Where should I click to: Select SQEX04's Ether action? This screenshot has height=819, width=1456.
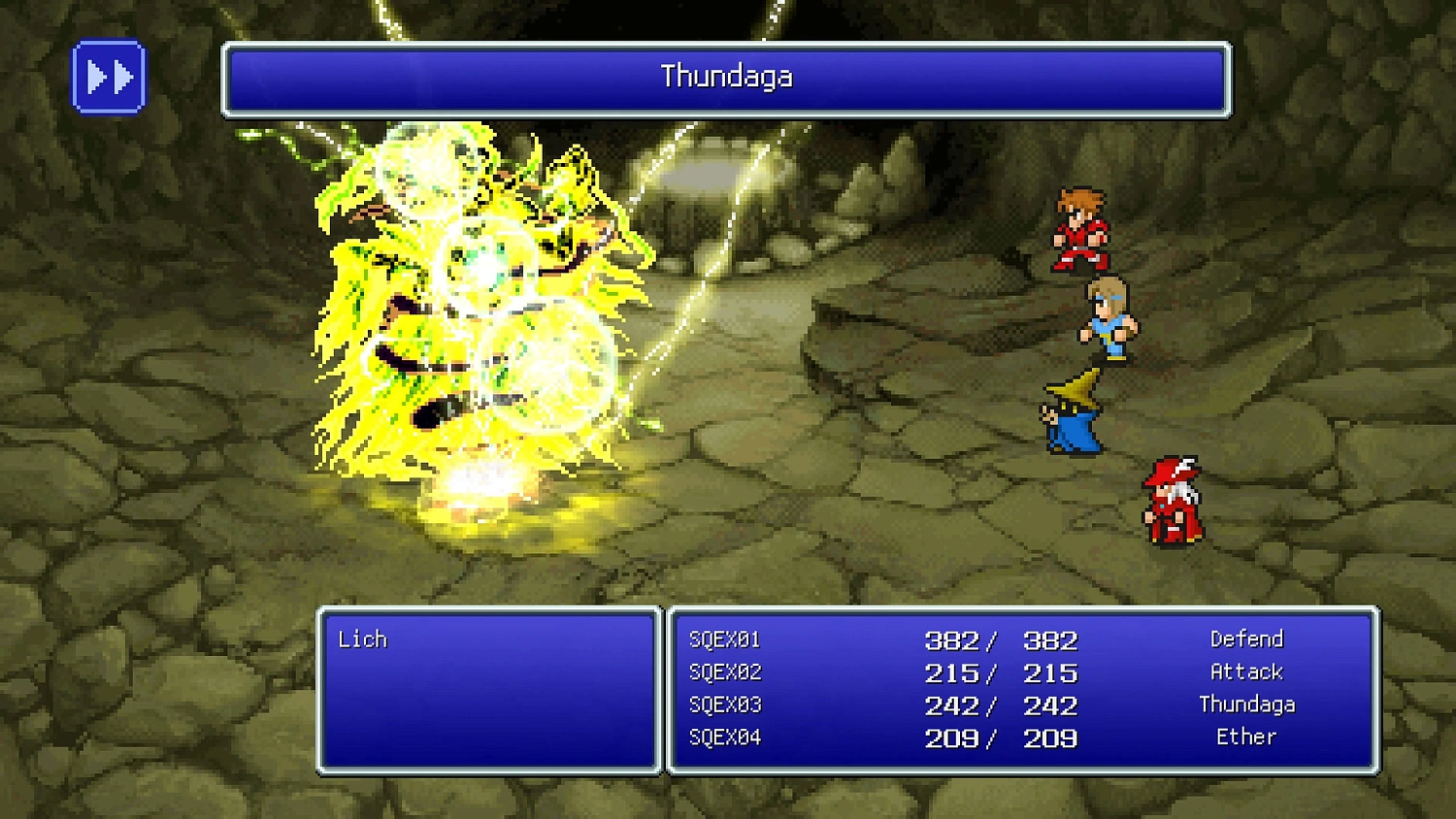(1246, 737)
